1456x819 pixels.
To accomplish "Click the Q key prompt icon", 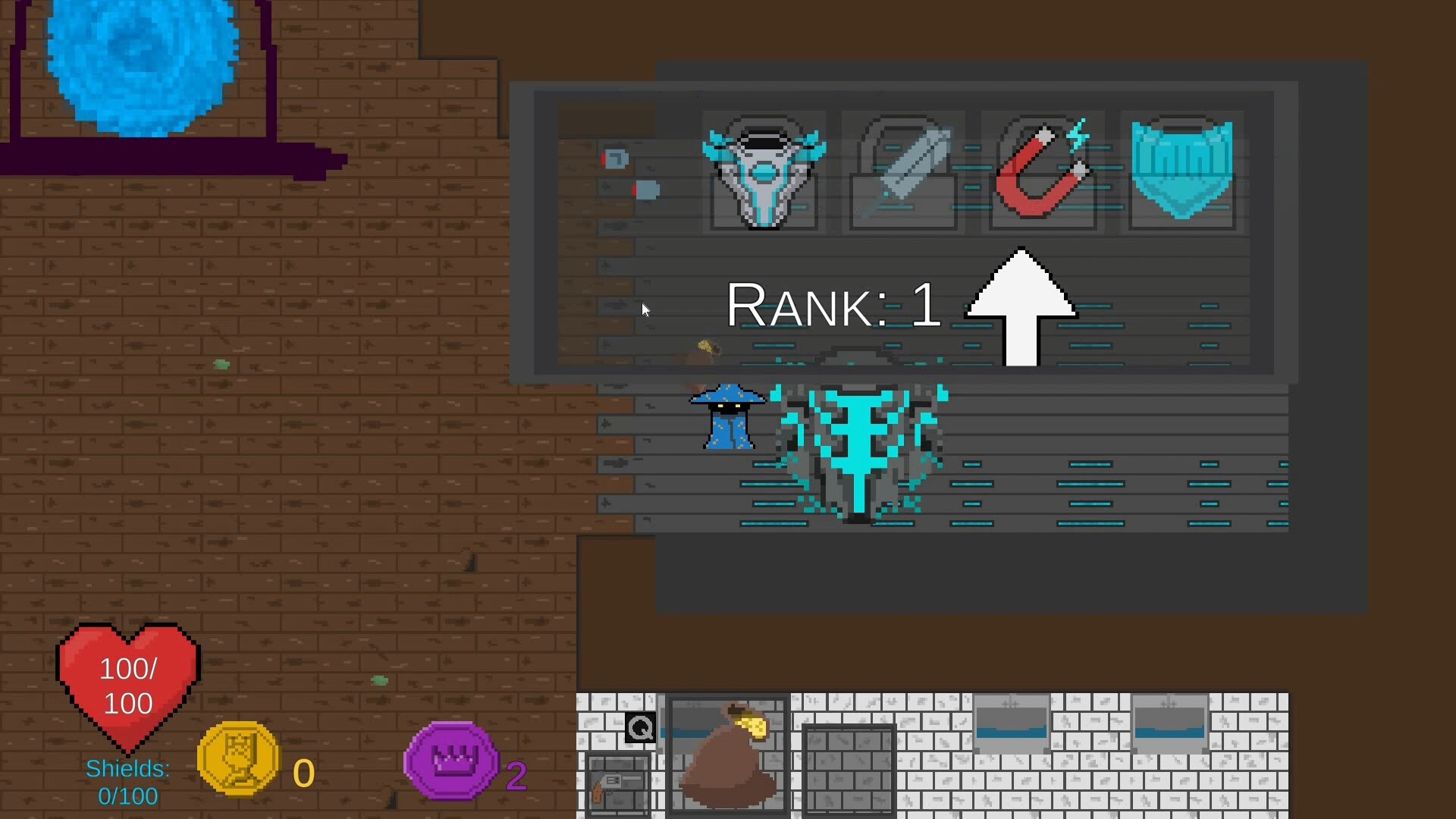I will tap(639, 728).
